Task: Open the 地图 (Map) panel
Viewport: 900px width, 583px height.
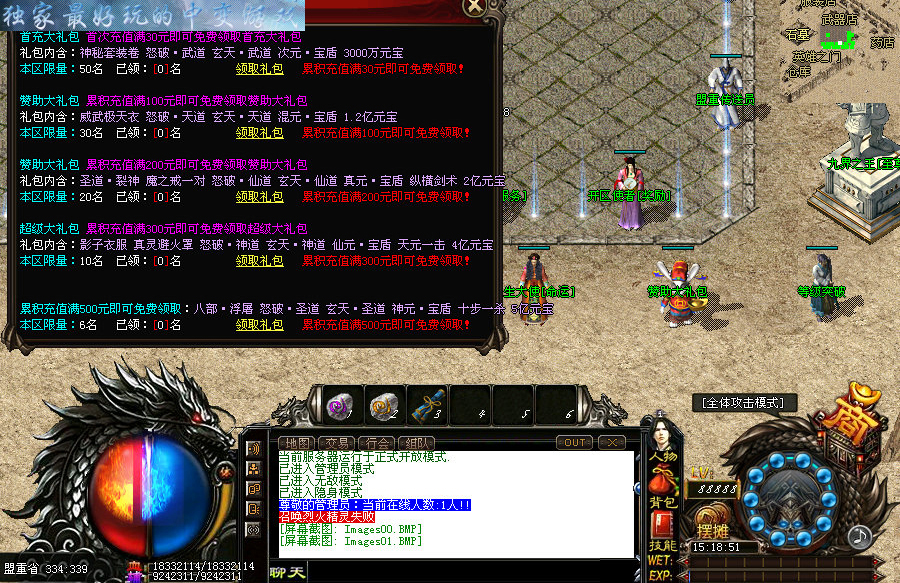Action: (298, 443)
